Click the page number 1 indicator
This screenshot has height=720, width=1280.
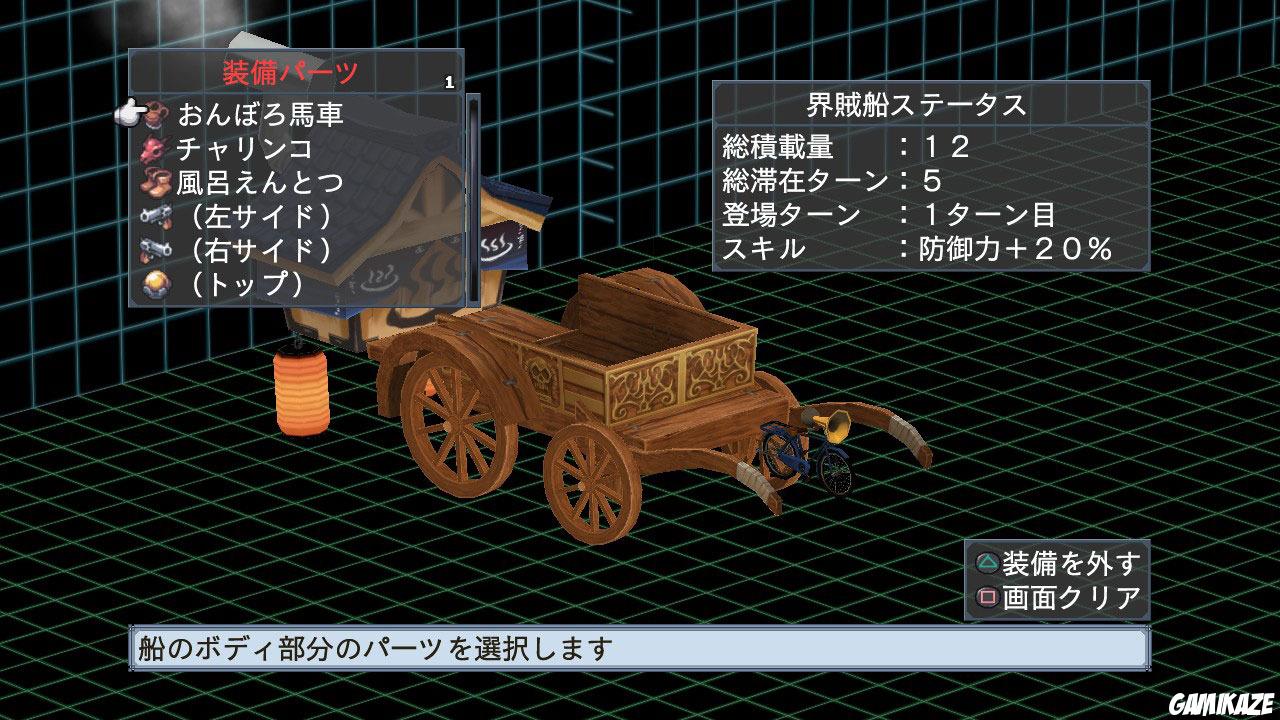coord(449,80)
